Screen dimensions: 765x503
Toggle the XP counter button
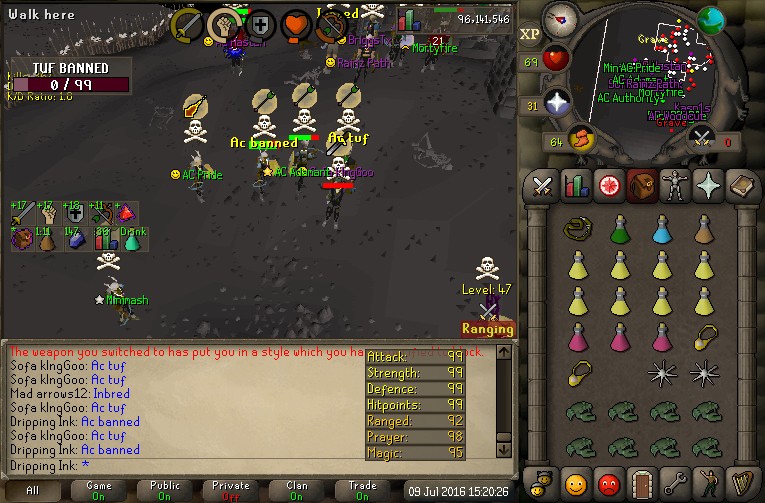530,34
